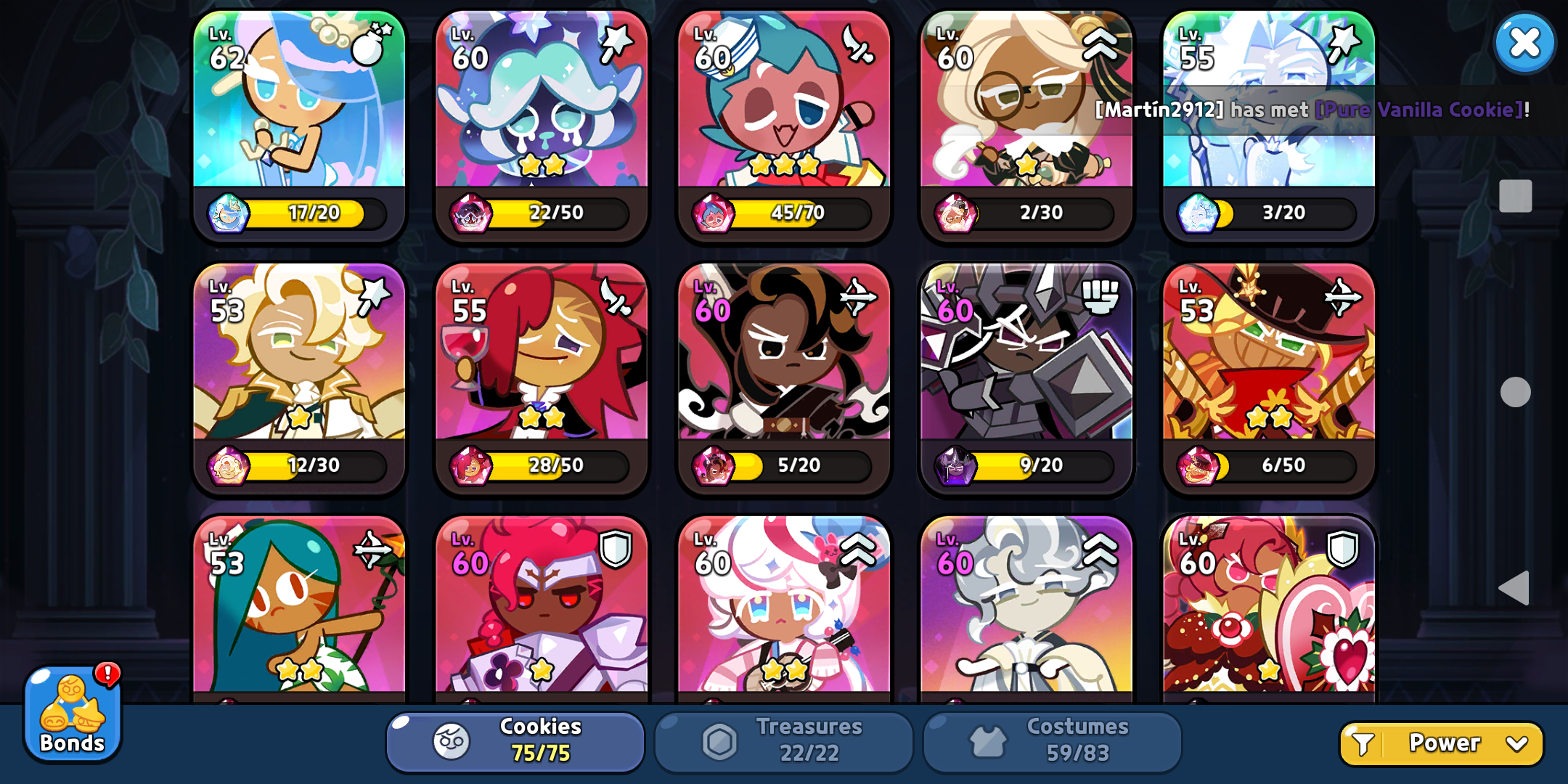
Task: Tap the blue X close button
Action: (x=1524, y=44)
